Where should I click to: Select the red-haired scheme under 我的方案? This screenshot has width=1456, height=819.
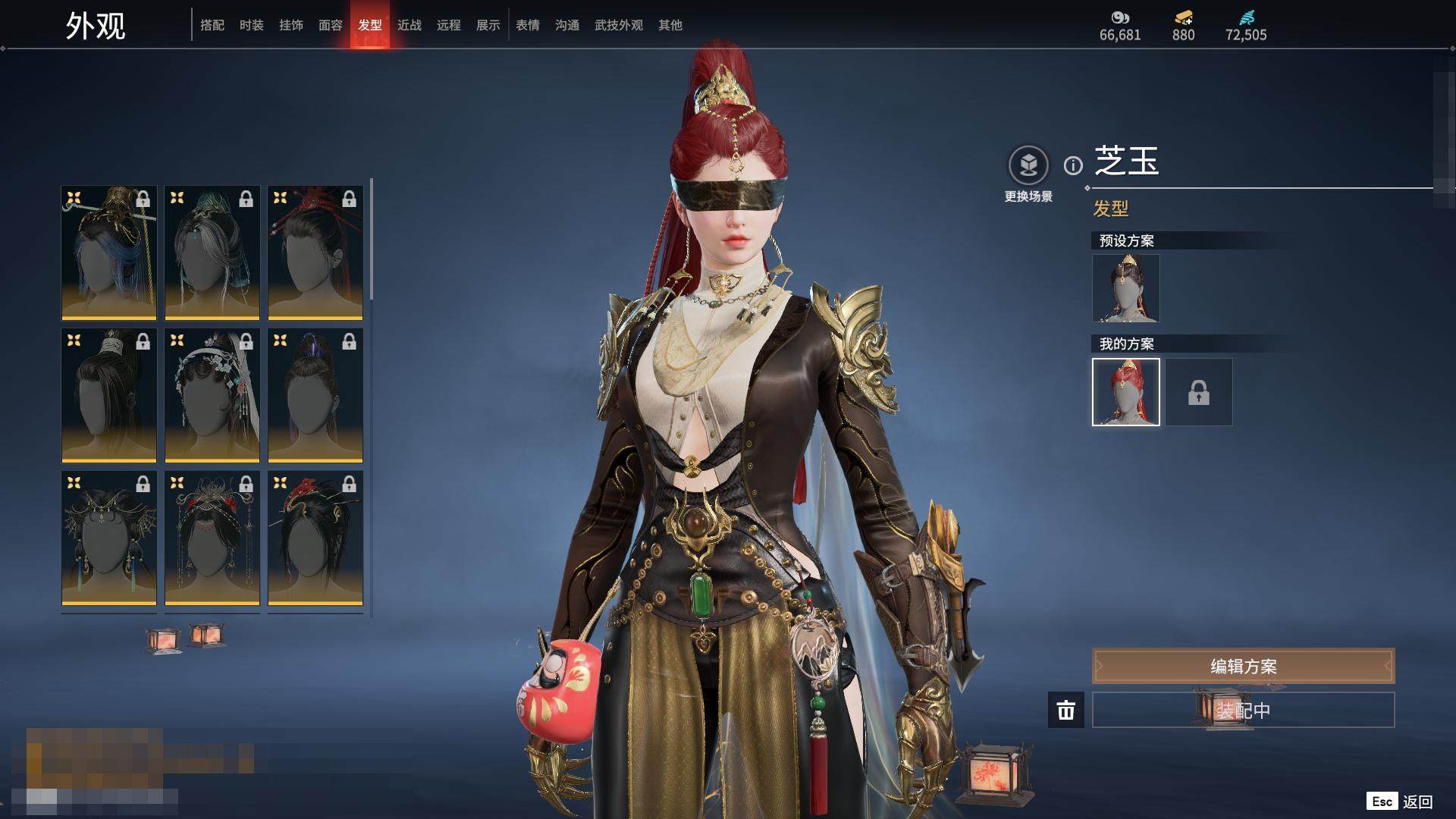click(x=1126, y=392)
